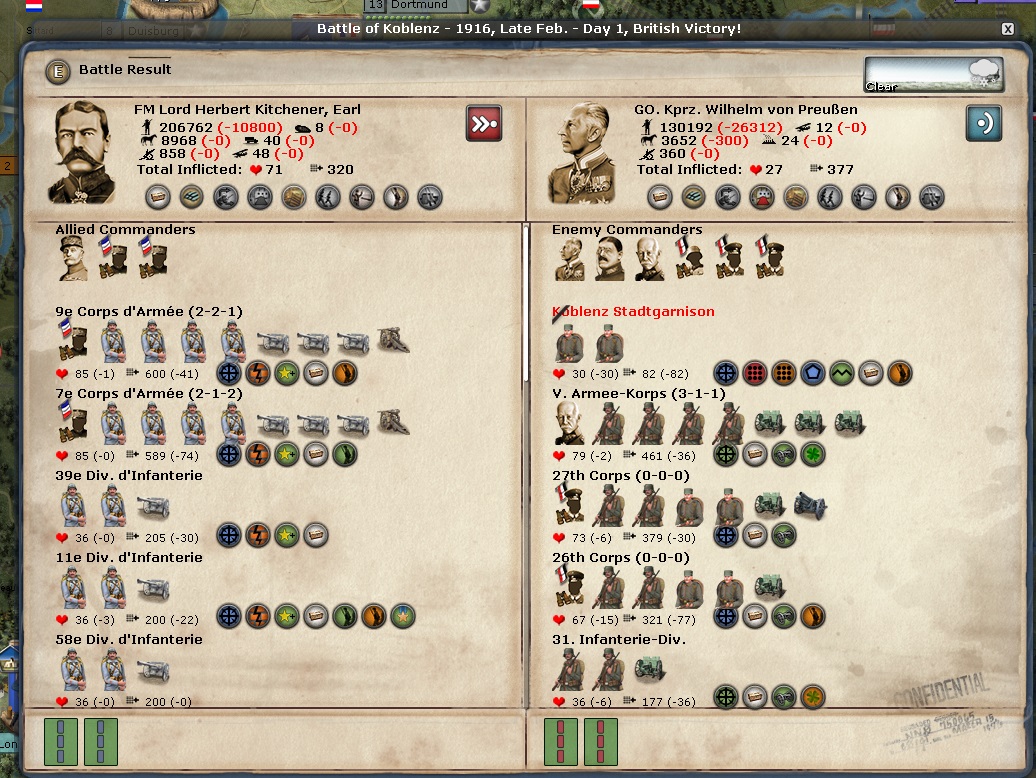
Task: Choose the 11e Div. d'Infanterie entry
Action: point(129,558)
